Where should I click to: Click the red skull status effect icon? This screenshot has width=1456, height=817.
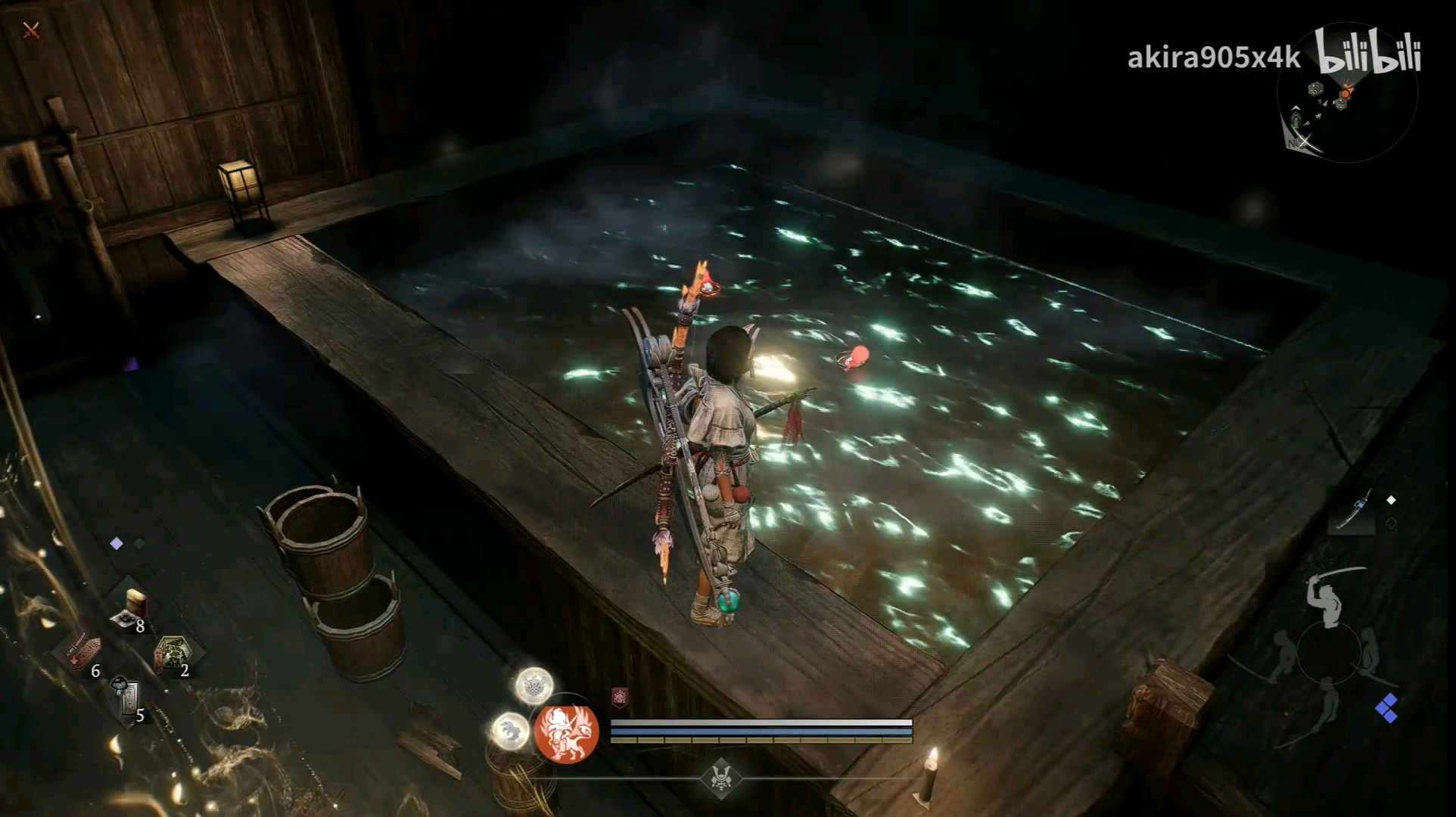(x=620, y=697)
